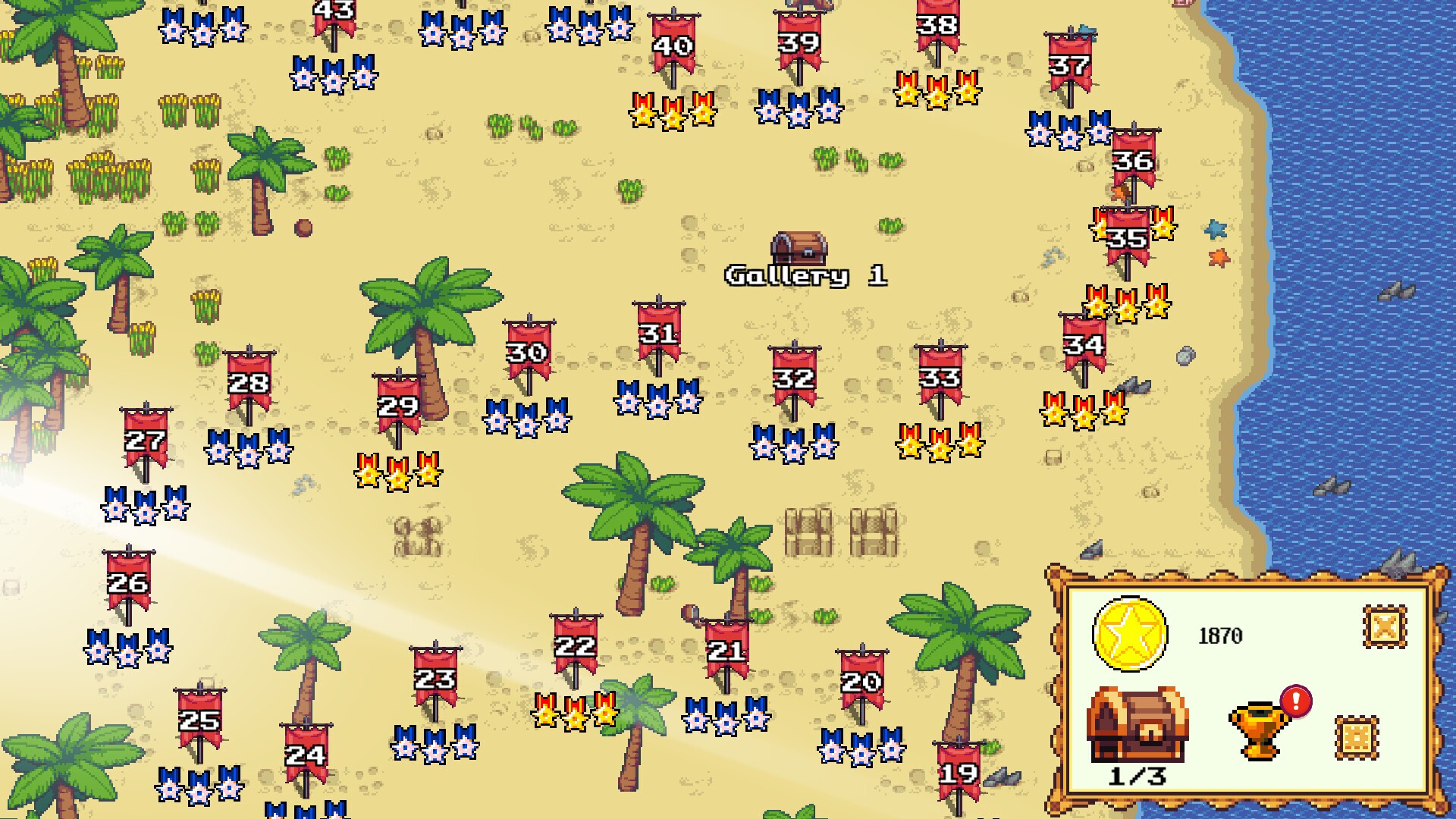
Task: Select the level 37 flag by the ocean
Action: click(x=1069, y=64)
